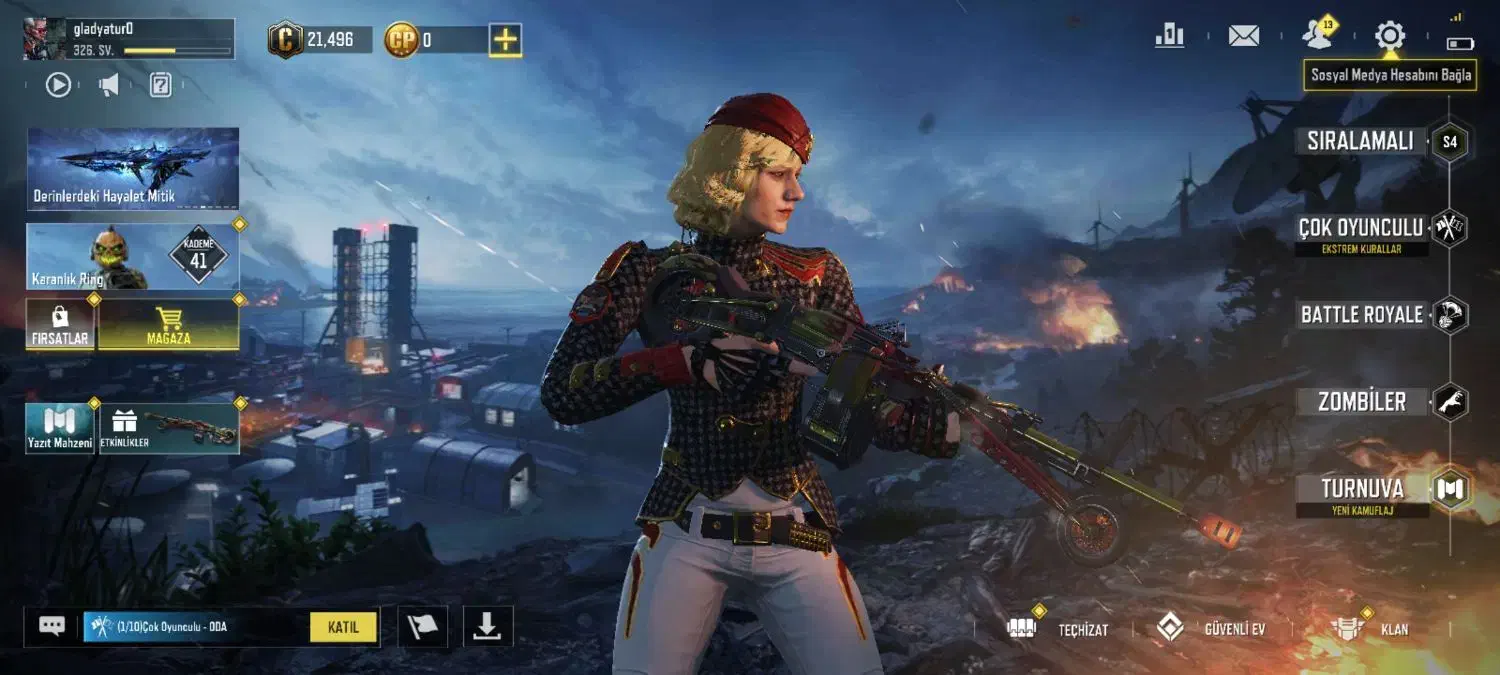
Task: Add CP with the yellow plus button
Action: pos(505,40)
